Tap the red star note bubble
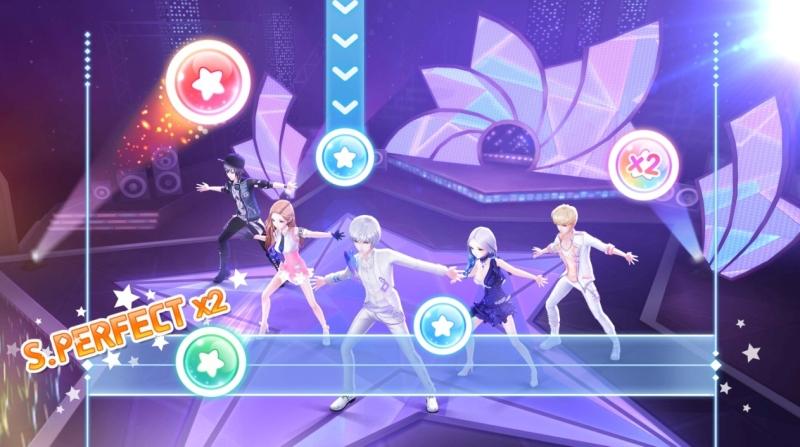Screen dimensions: 800x447 [209, 82]
